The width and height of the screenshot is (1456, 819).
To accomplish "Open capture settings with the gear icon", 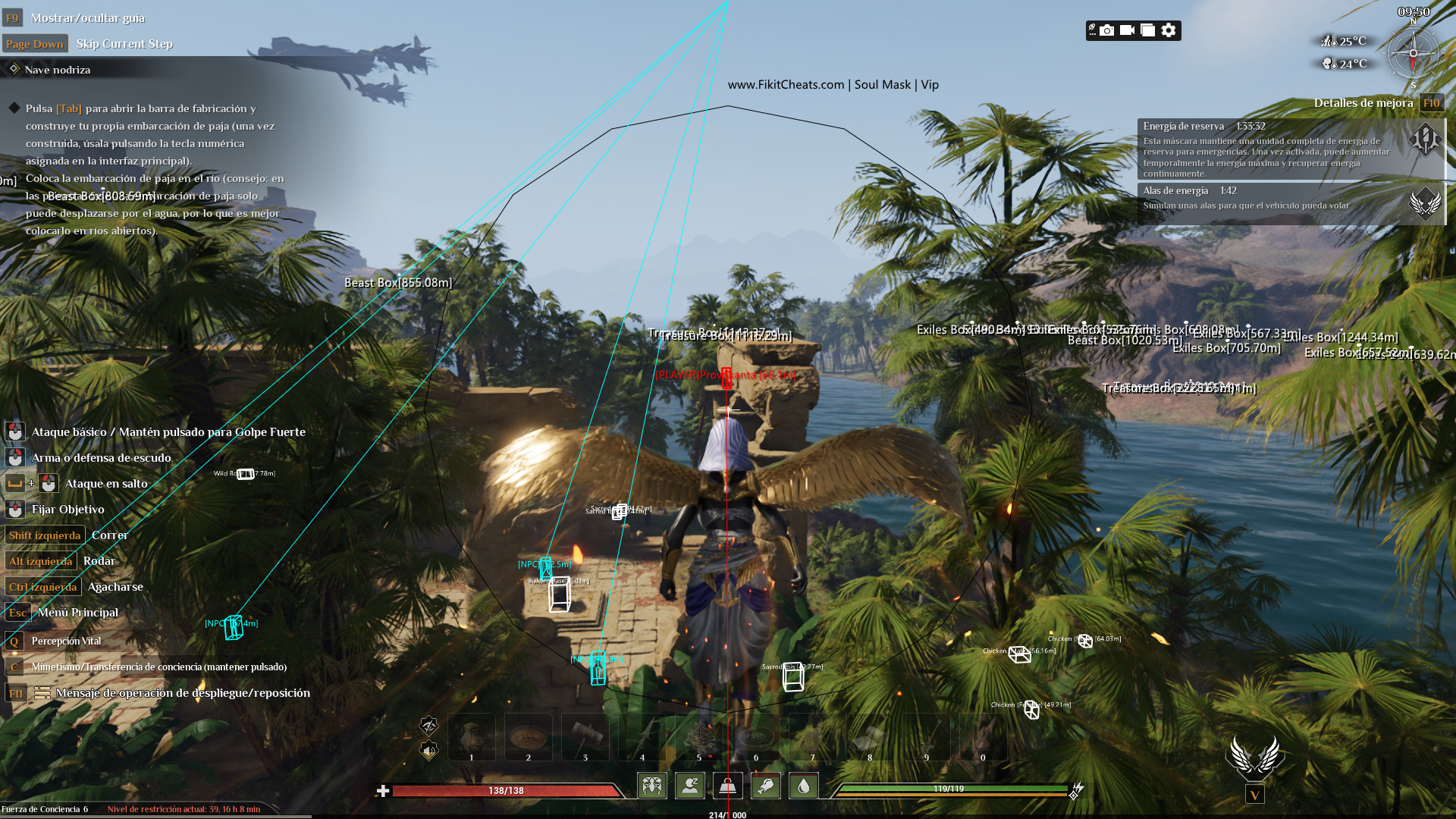I will (1169, 30).
